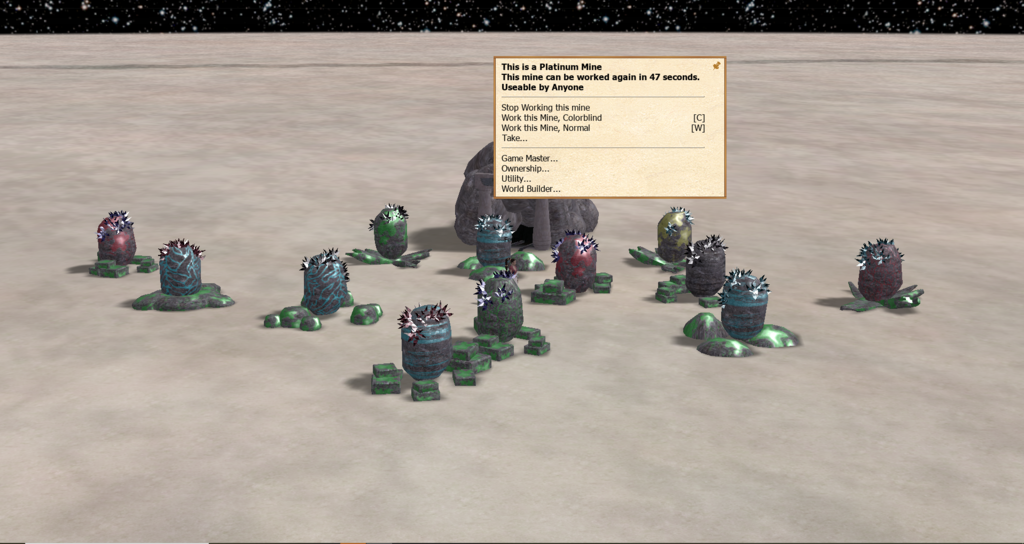Open the Utility... submenu
This screenshot has width=1024, height=544.
(516, 178)
